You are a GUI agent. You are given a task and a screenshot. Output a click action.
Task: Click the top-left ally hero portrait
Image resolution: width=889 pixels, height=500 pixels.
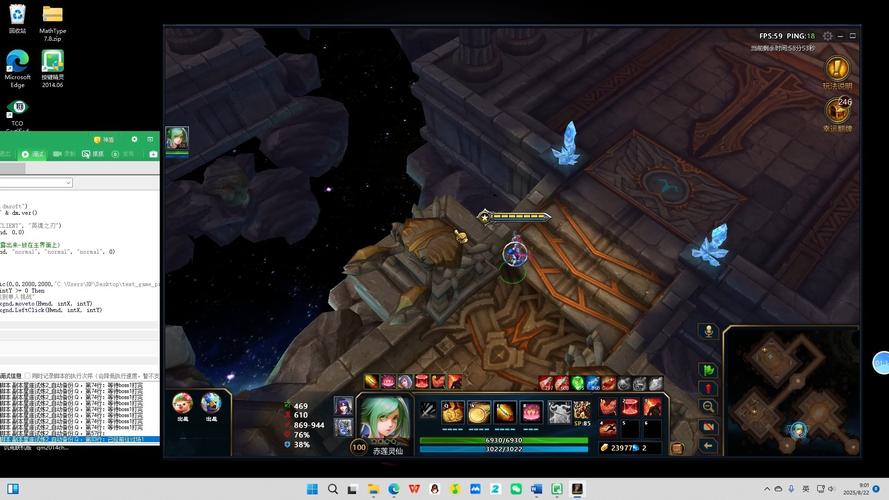click(x=177, y=139)
